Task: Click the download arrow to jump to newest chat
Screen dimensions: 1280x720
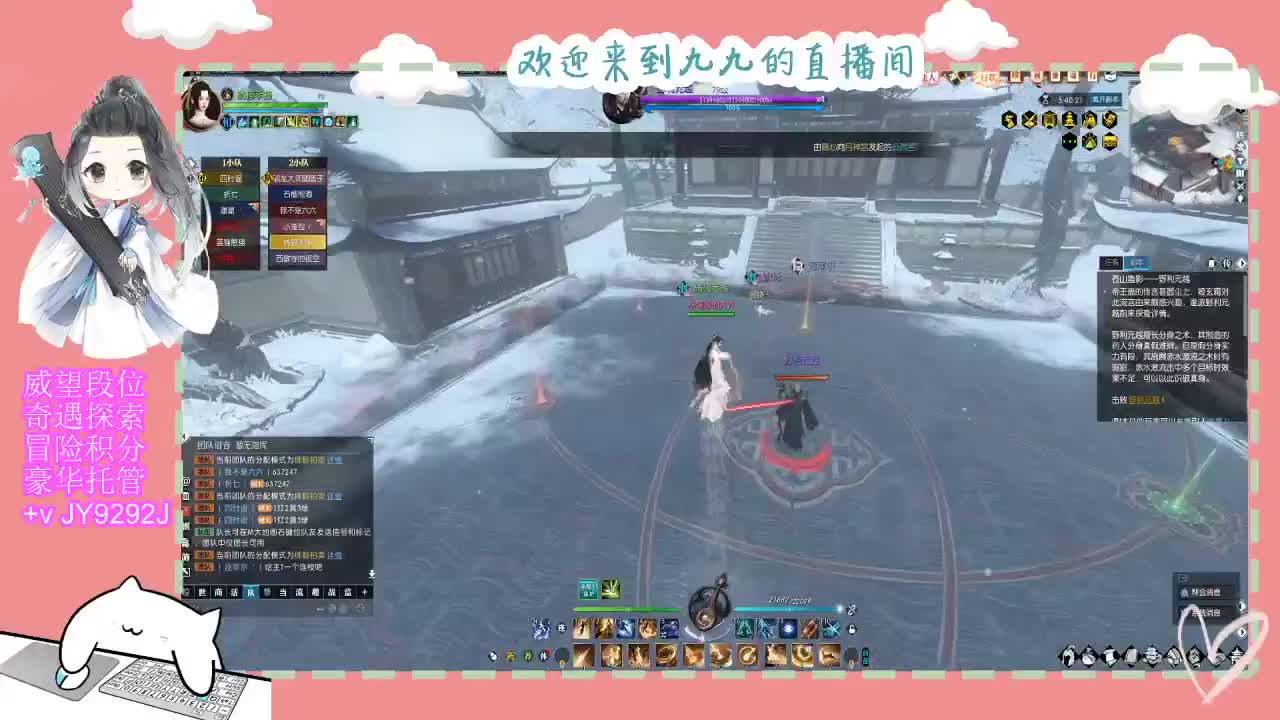Action: (371, 574)
